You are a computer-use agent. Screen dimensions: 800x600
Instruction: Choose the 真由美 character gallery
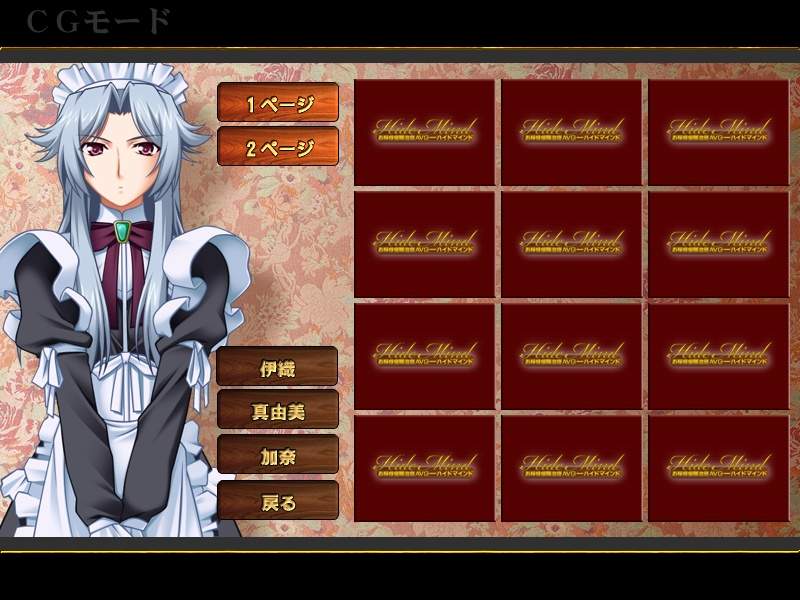pos(278,411)
